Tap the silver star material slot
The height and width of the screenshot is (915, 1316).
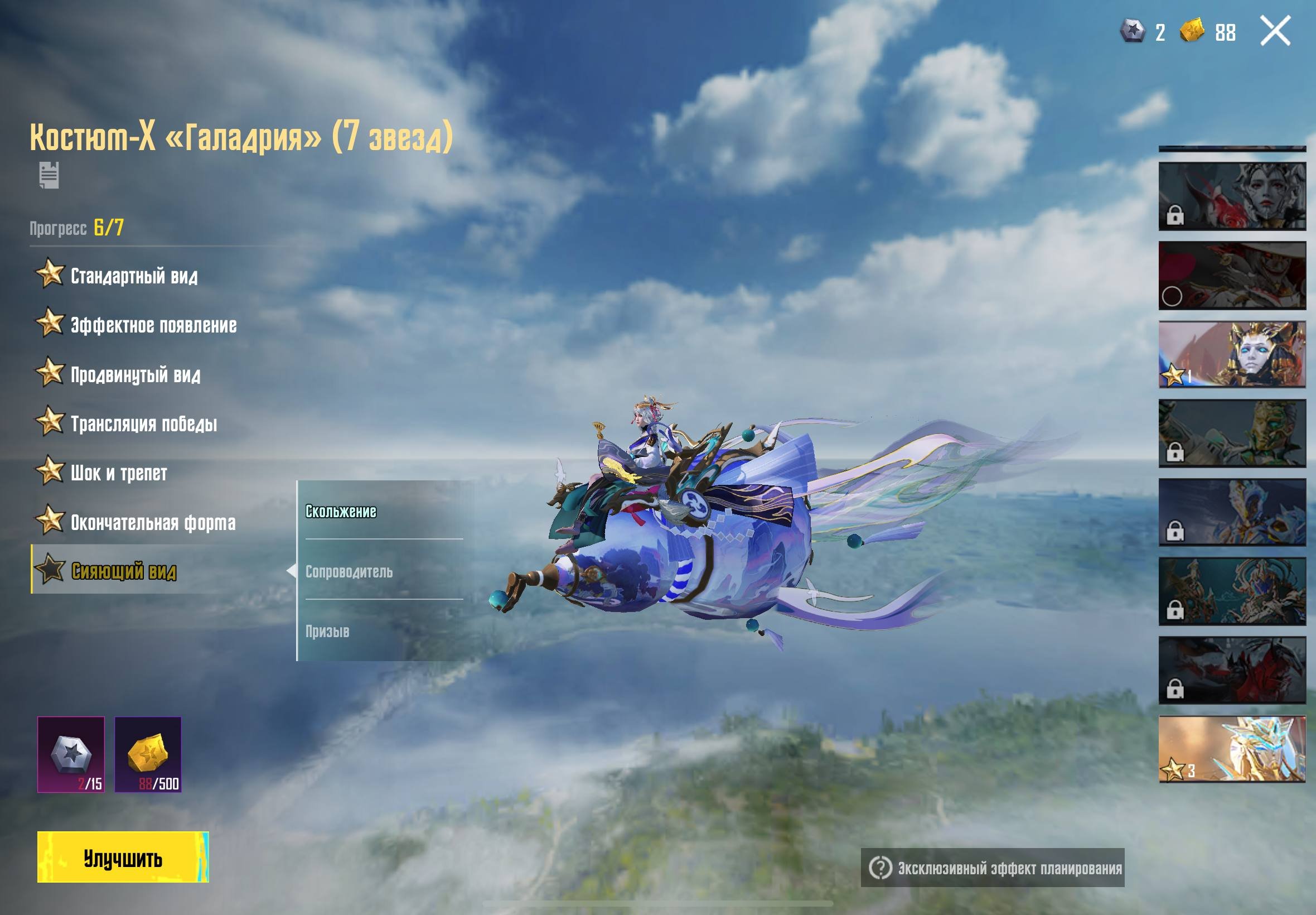pos(71,754)
